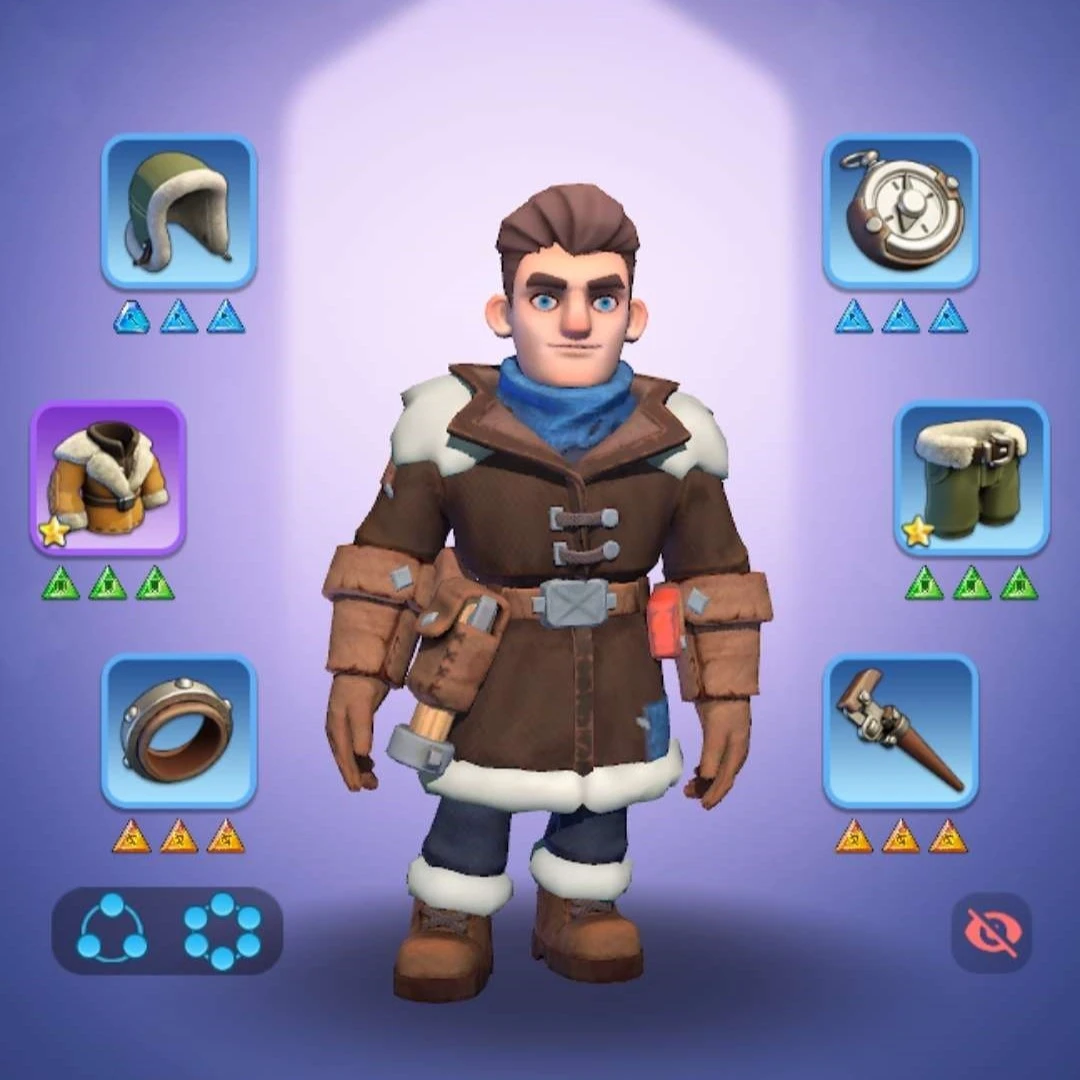Open the green fur-trimmed pants slot

click(x=971, y=478)
